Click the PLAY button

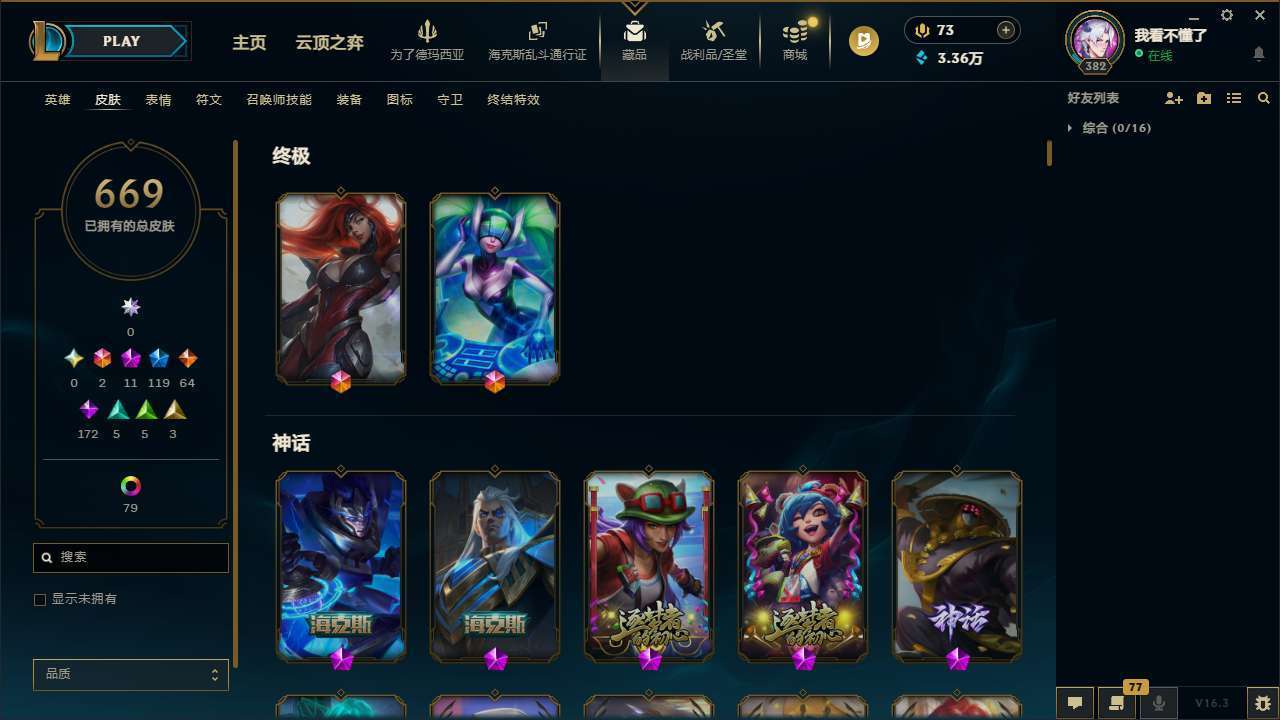click(x=121, y=41)
